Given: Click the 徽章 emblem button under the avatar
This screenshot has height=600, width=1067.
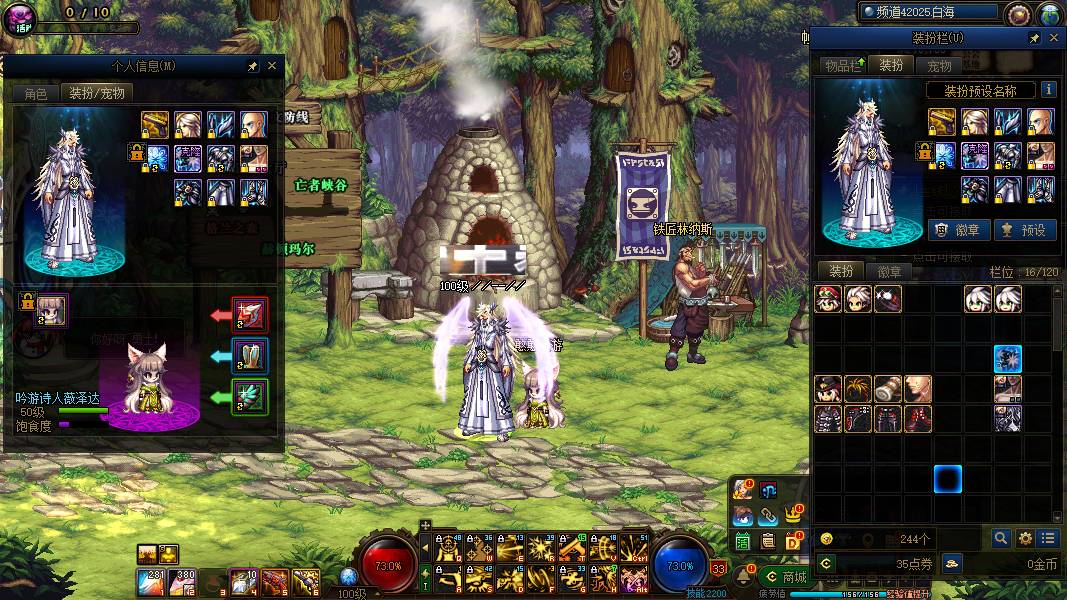Looking at the screenshot, I should (960, 230).
